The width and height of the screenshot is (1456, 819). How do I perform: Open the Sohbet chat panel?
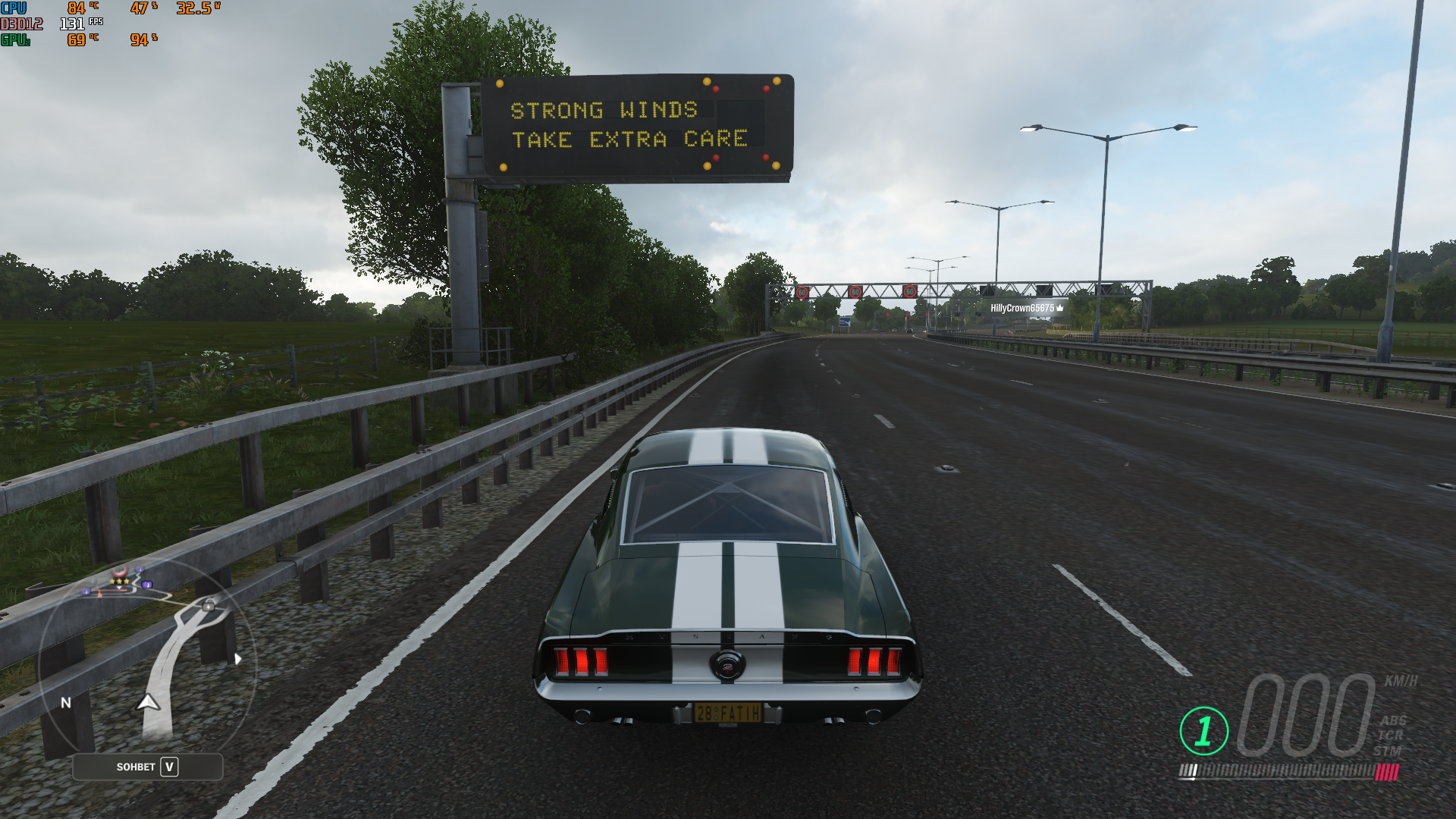(x=148, y=767)
